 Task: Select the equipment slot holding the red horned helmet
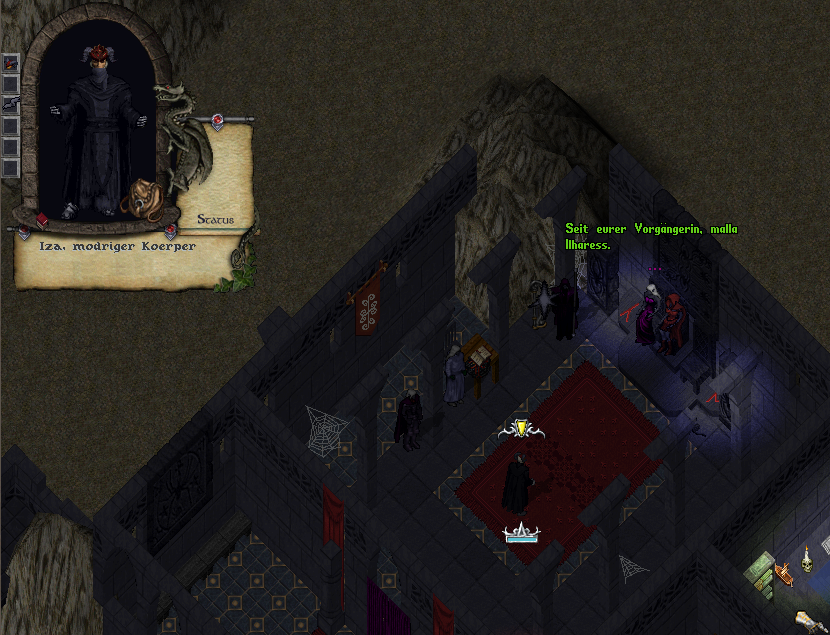[10, 63]
